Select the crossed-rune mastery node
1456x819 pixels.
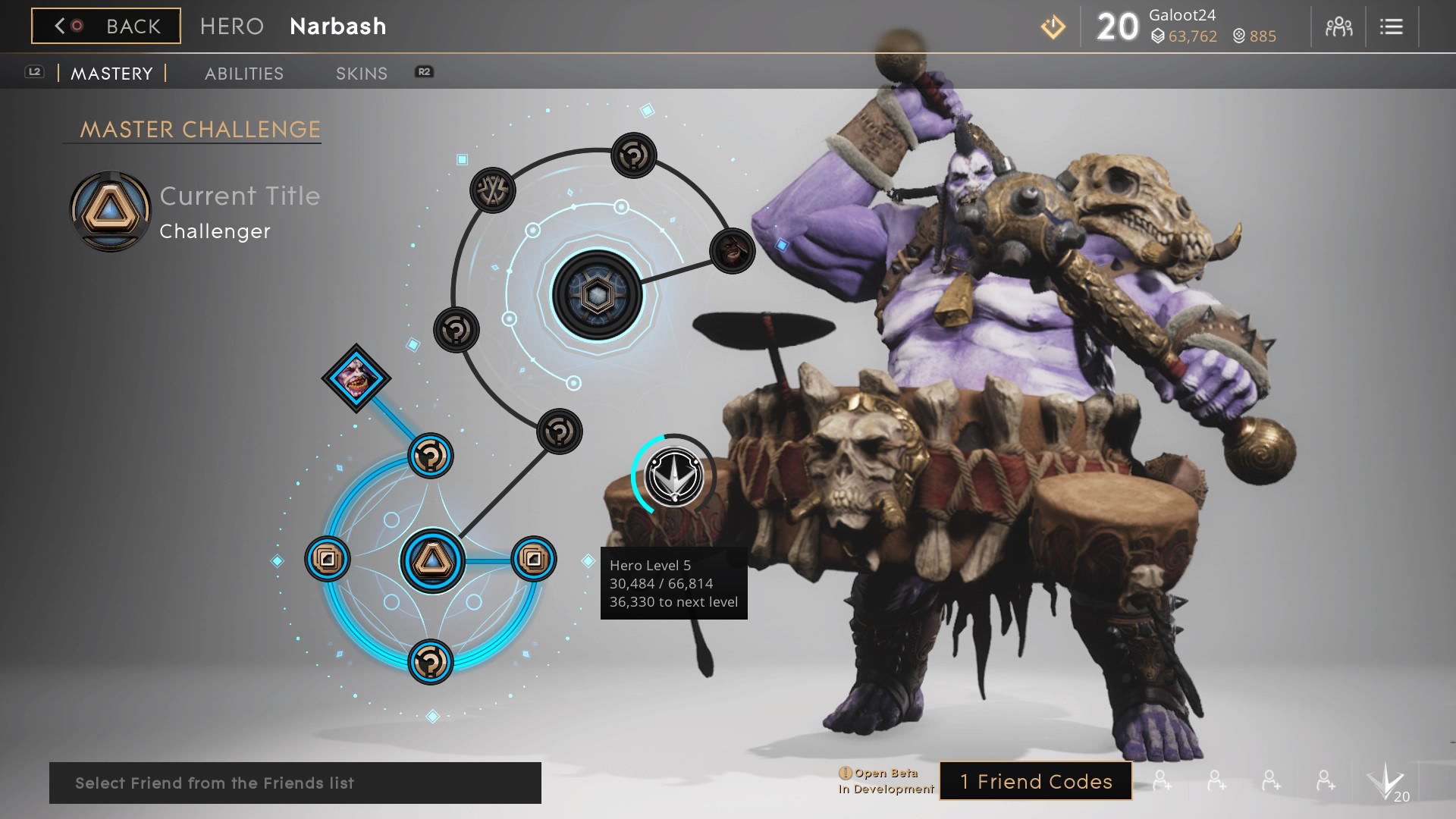click(x=493, y=190)
